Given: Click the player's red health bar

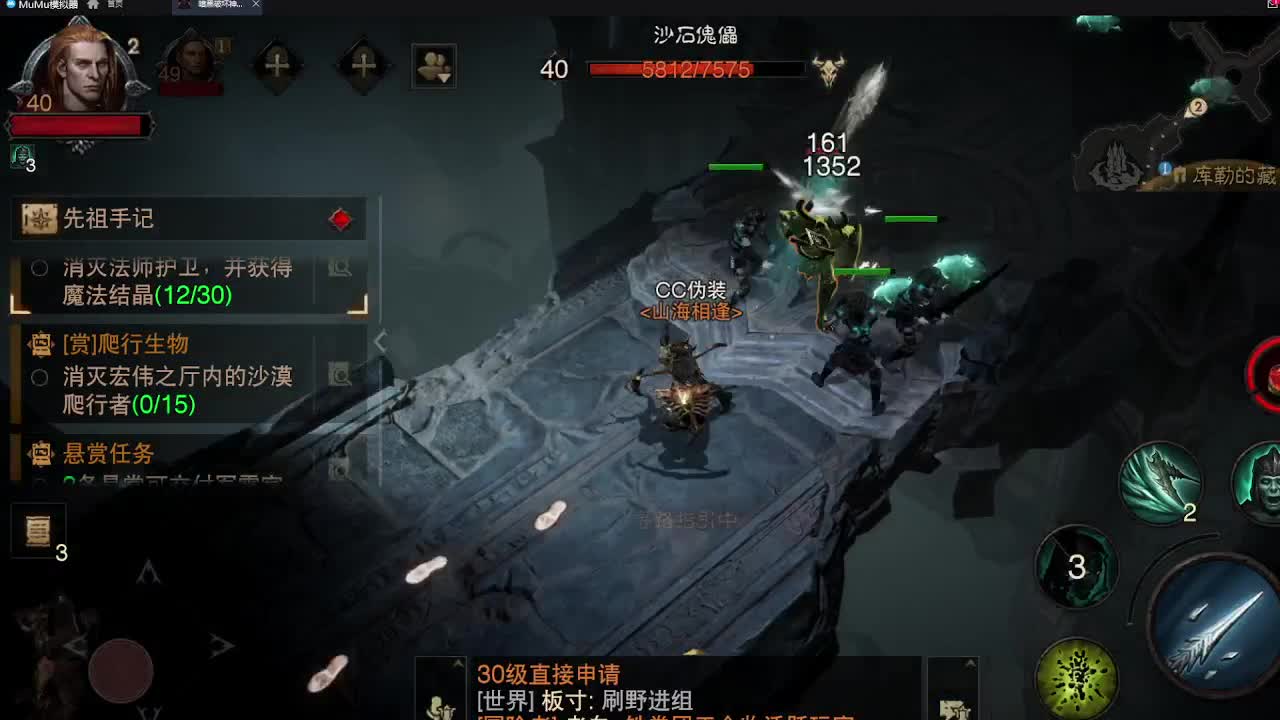Looking at the screenshot, I should (80, 124).
